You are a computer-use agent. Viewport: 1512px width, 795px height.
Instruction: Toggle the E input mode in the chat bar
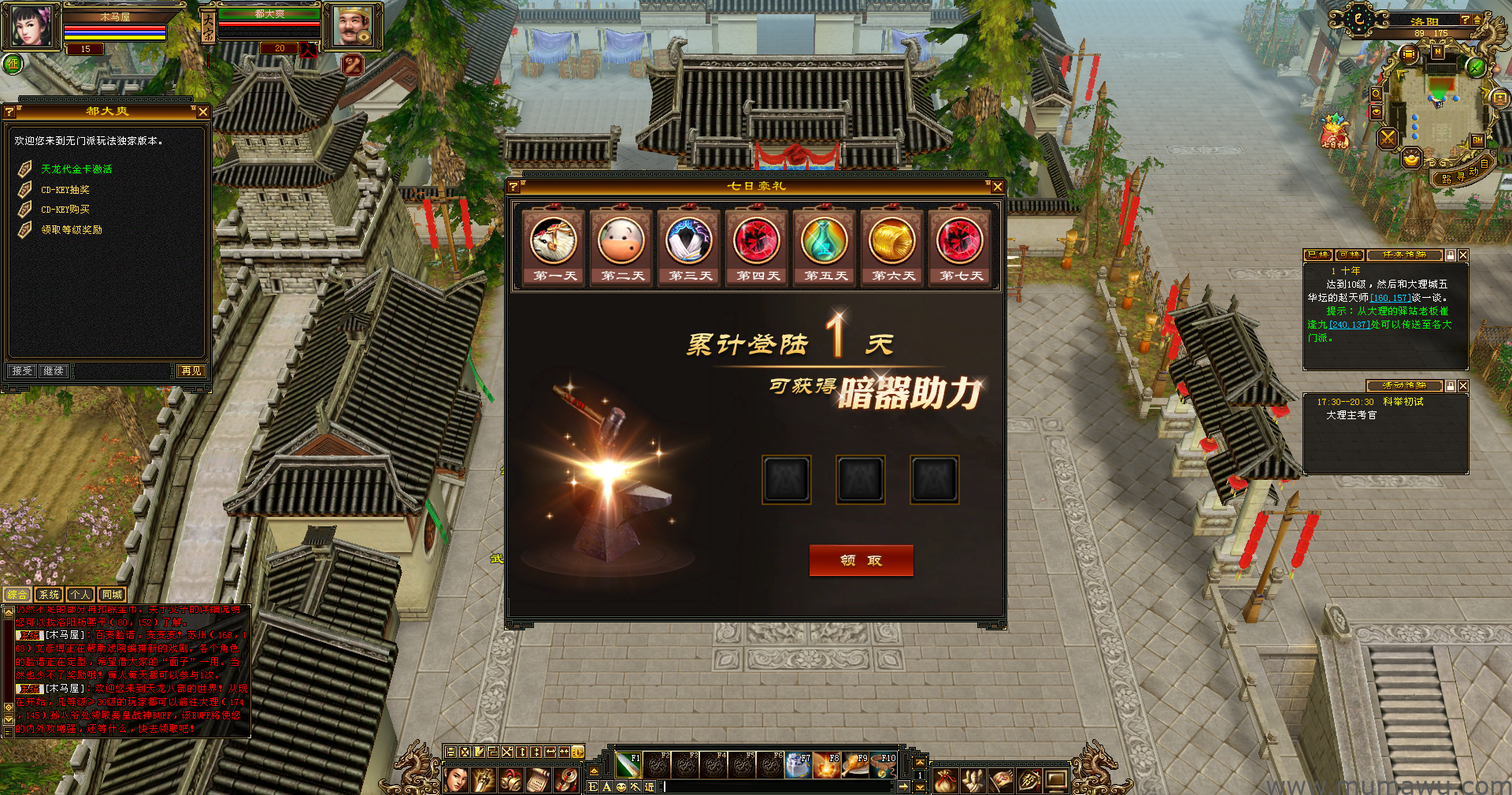(x=592, y=786)
